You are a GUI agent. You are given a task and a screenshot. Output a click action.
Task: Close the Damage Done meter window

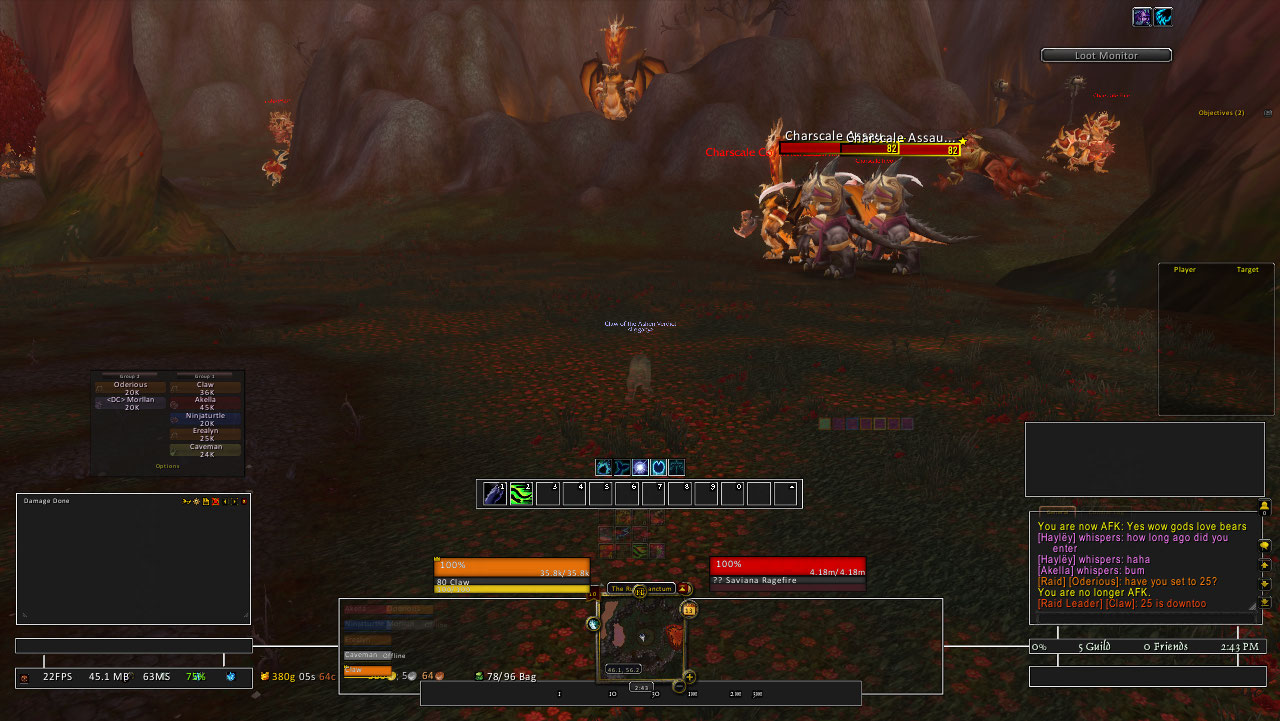point(243,501)
